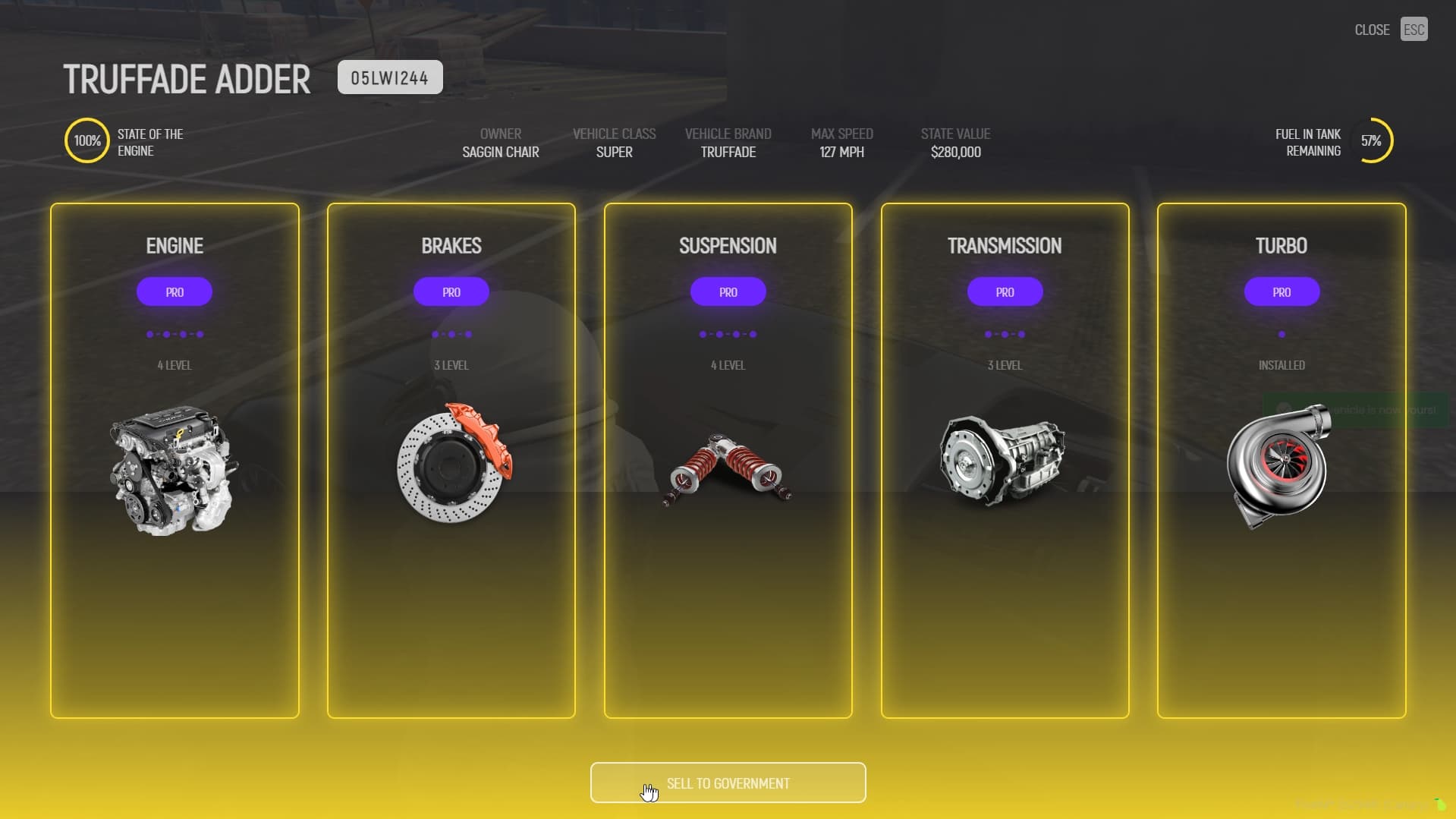Image resolution: width=1456 pixels, height=819 pixels.
Task: Toggle the PRO badge on Engine card
Action: pyautogui.click(x=174, y=291)
